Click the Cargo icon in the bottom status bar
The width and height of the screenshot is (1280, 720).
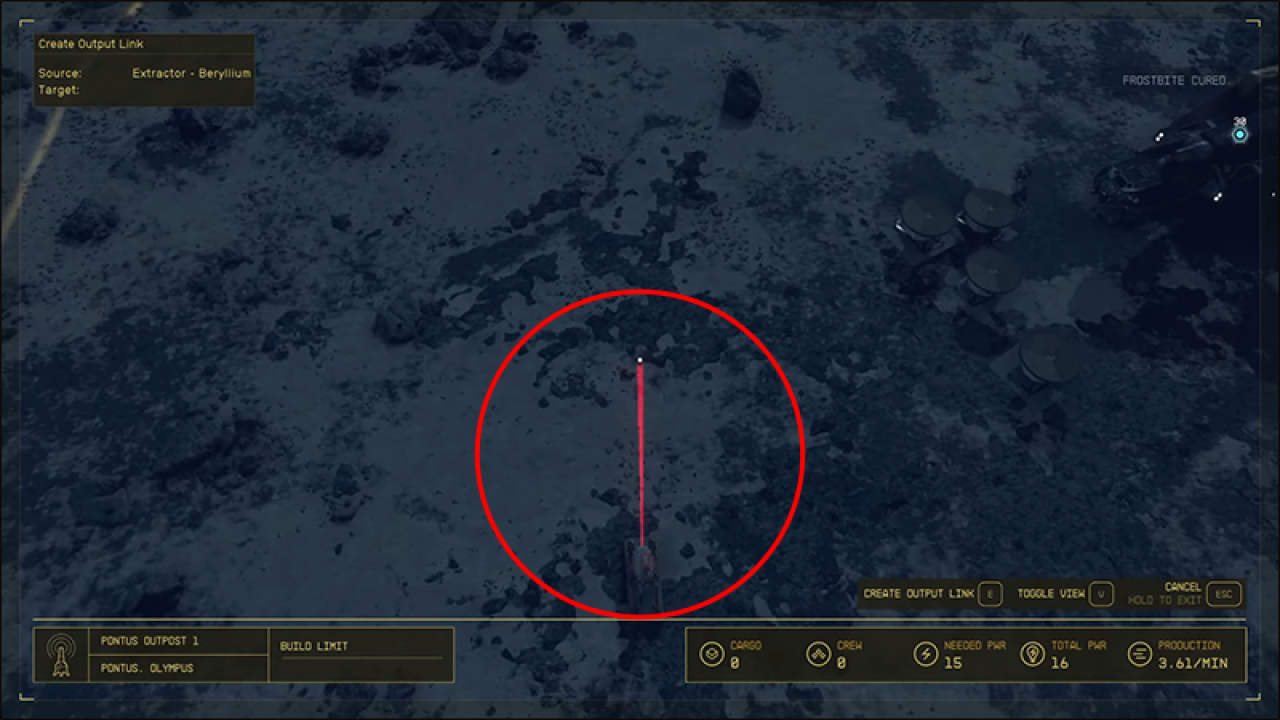pyautogui.click(x=712, y=653)
